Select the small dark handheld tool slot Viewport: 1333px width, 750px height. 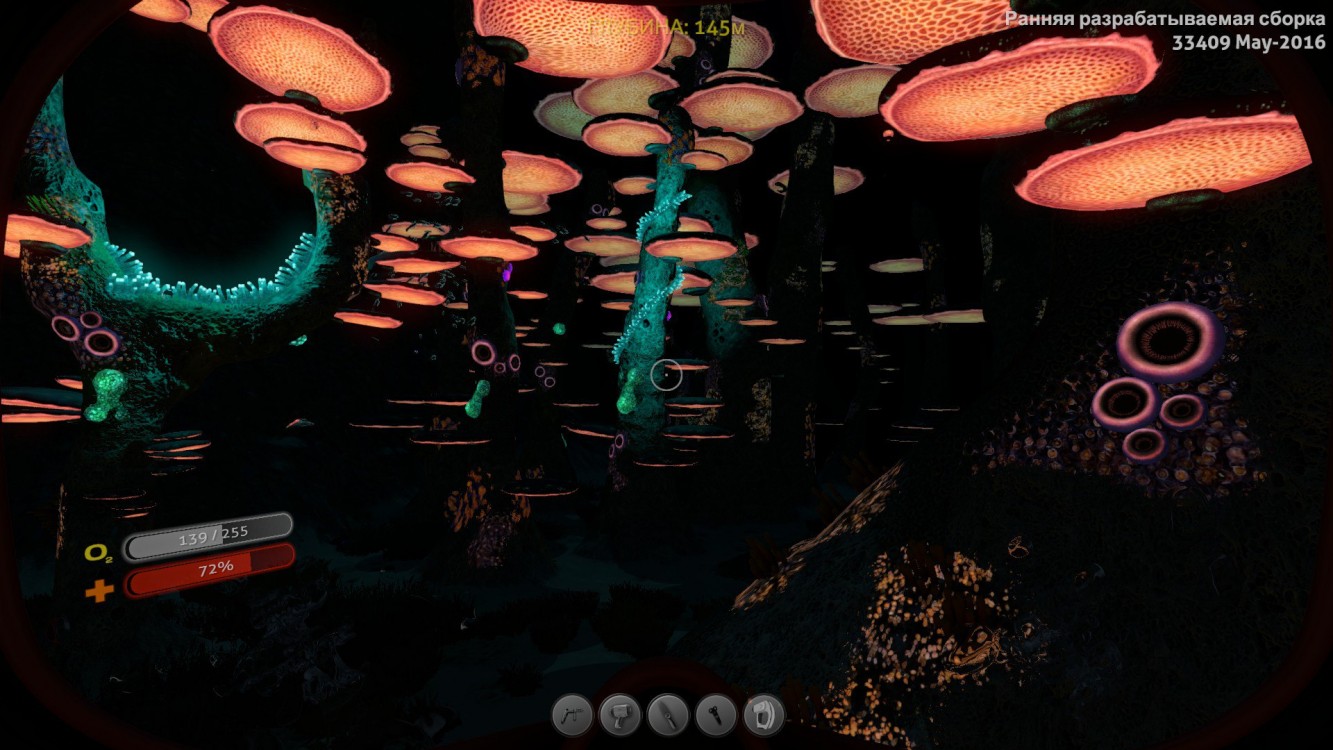pyautogui.click(x=716, y=716)
